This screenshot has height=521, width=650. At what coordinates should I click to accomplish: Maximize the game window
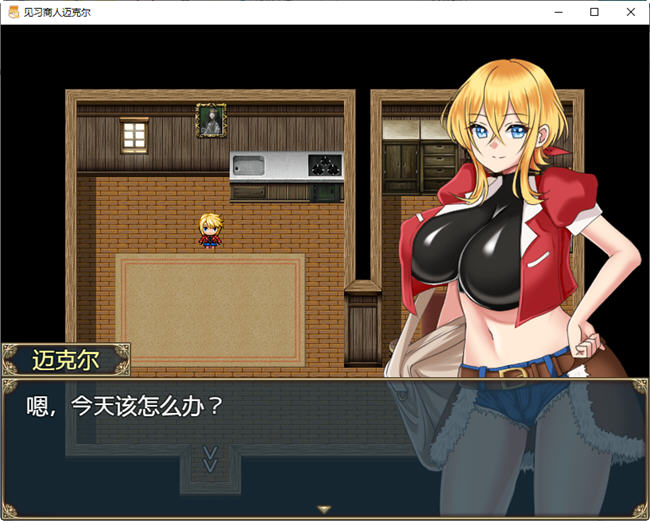(594, 12)
